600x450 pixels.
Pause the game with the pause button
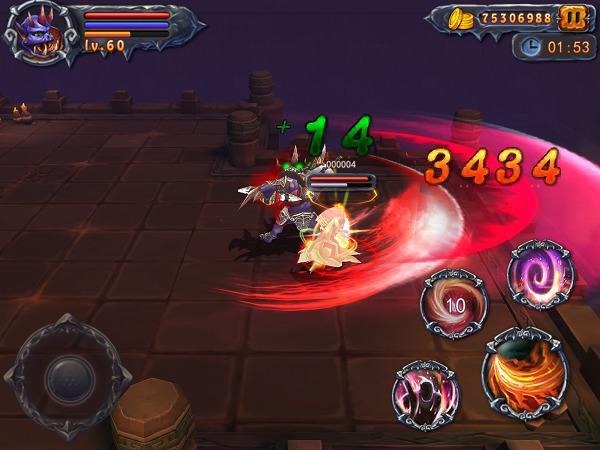(573, 18)
